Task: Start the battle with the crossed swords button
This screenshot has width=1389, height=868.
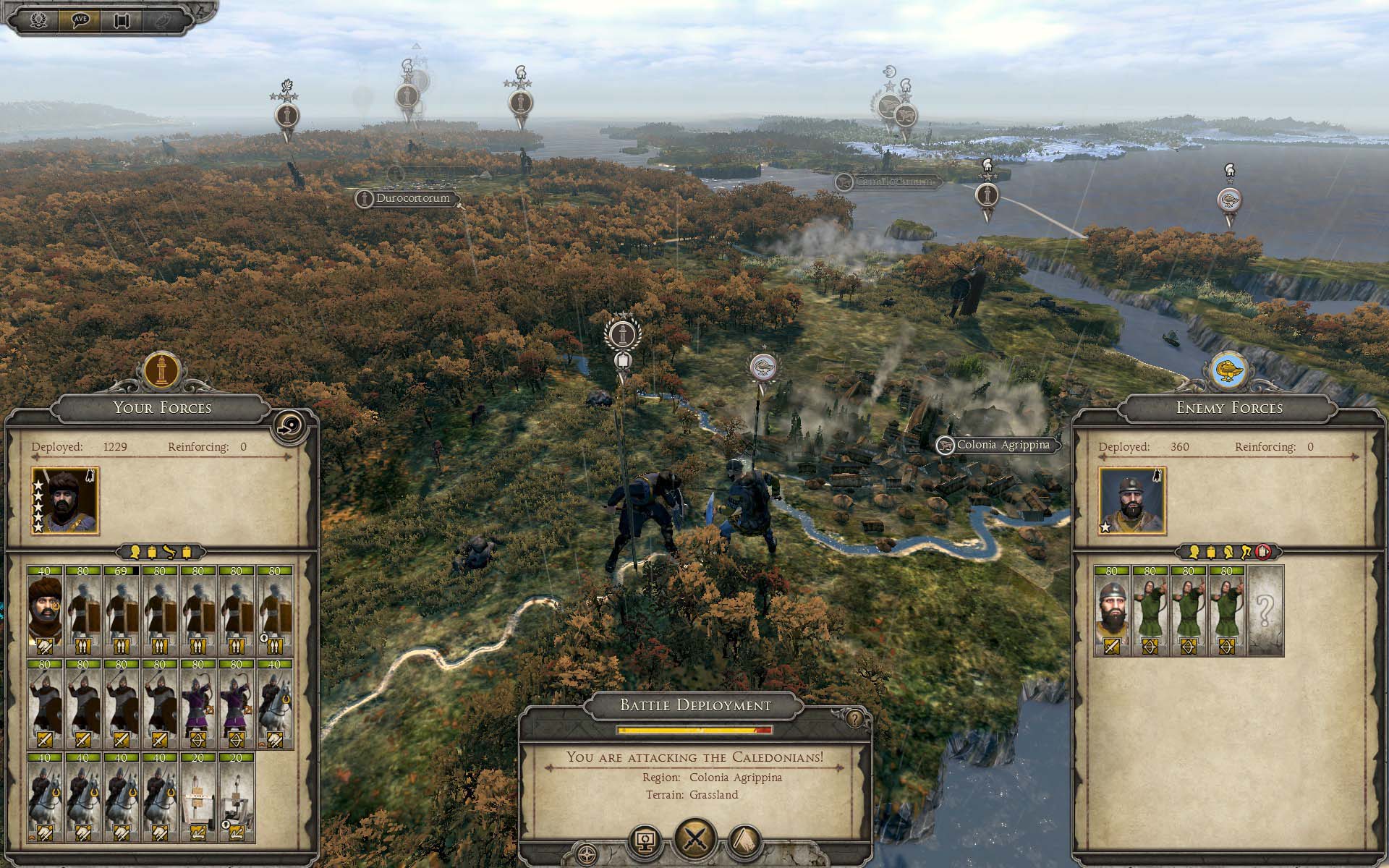Action: 695,839
